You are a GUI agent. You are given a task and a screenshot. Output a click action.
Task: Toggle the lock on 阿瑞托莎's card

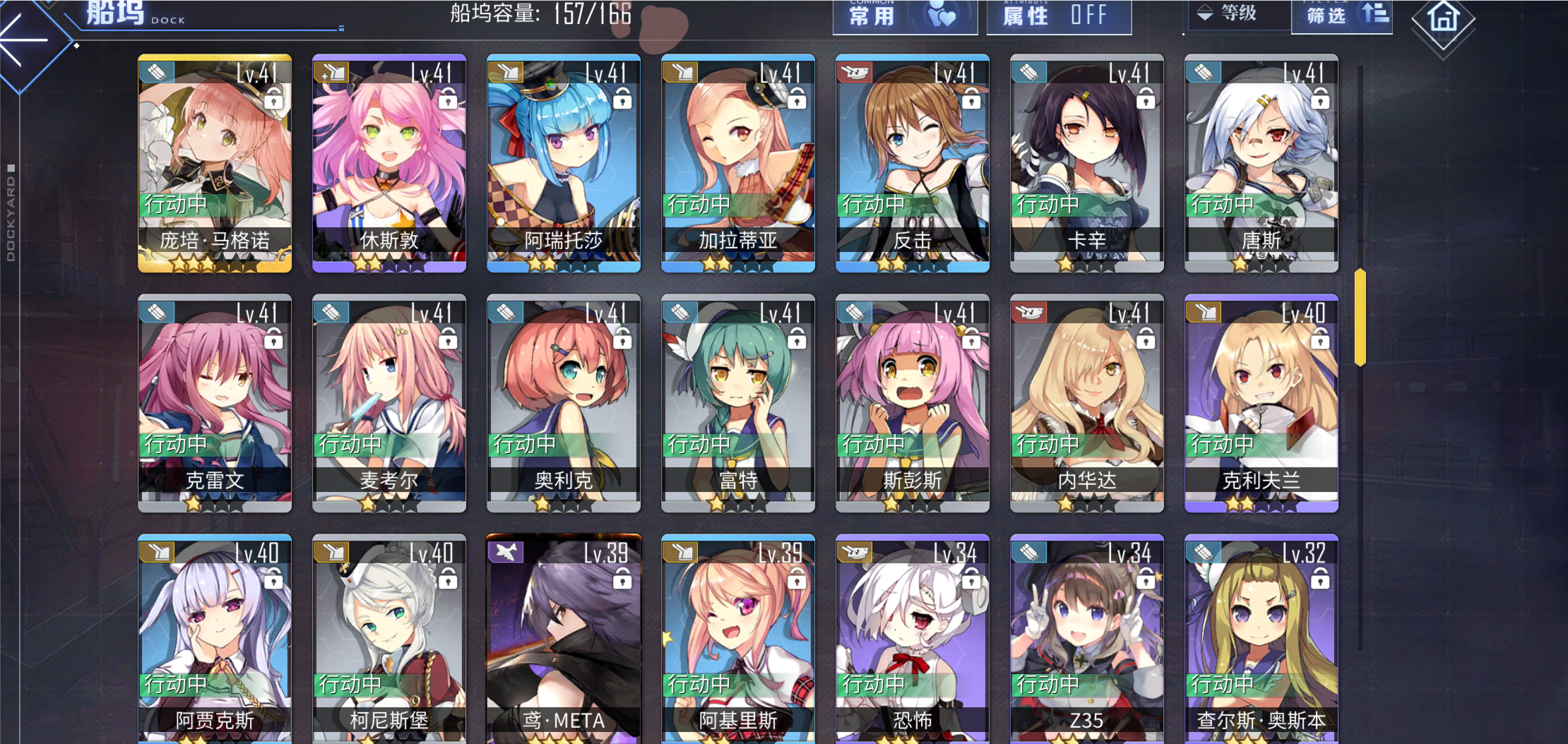pyautogui.click(x=622, y=100)
